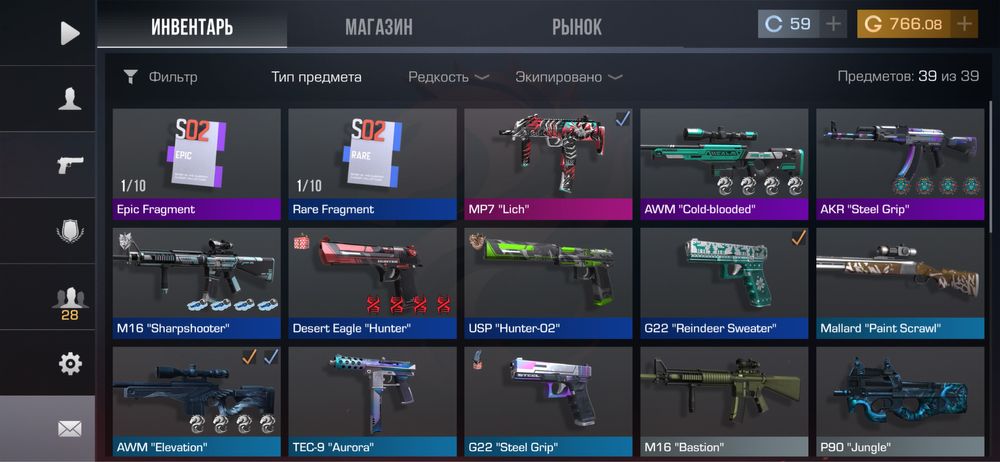The width and height of the screenshot is (1000, 462).
Task: Expand the Редкость dropdown
Action: 448,77
